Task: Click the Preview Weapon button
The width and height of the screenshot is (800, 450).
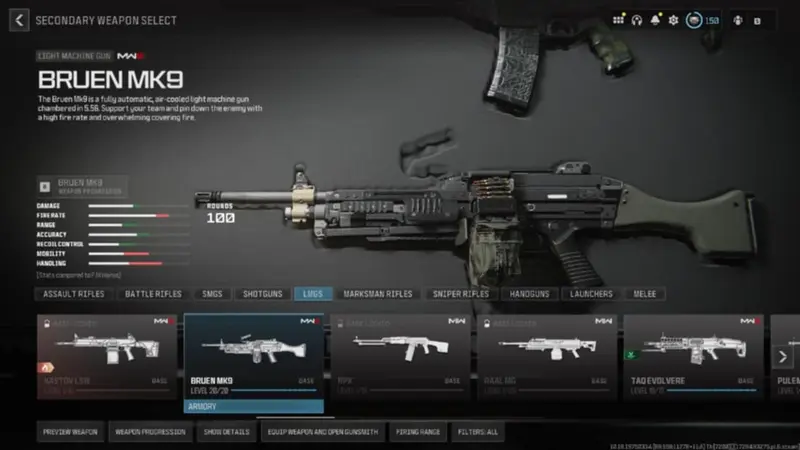Action: point(70,432)
